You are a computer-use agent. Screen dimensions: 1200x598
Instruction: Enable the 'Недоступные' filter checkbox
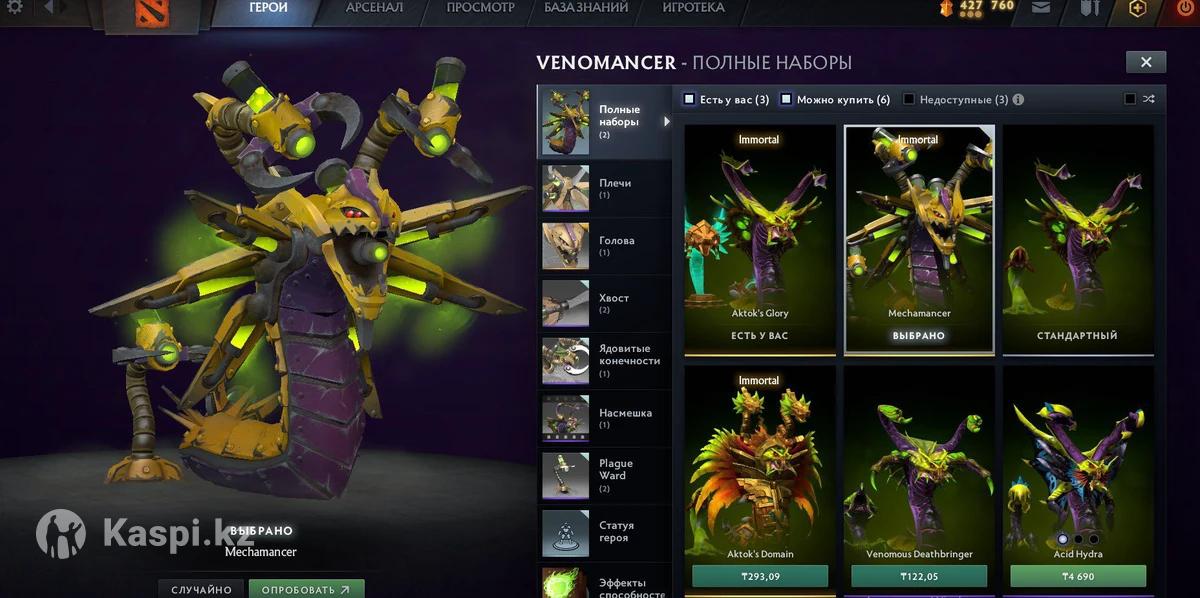coord(909,99)
